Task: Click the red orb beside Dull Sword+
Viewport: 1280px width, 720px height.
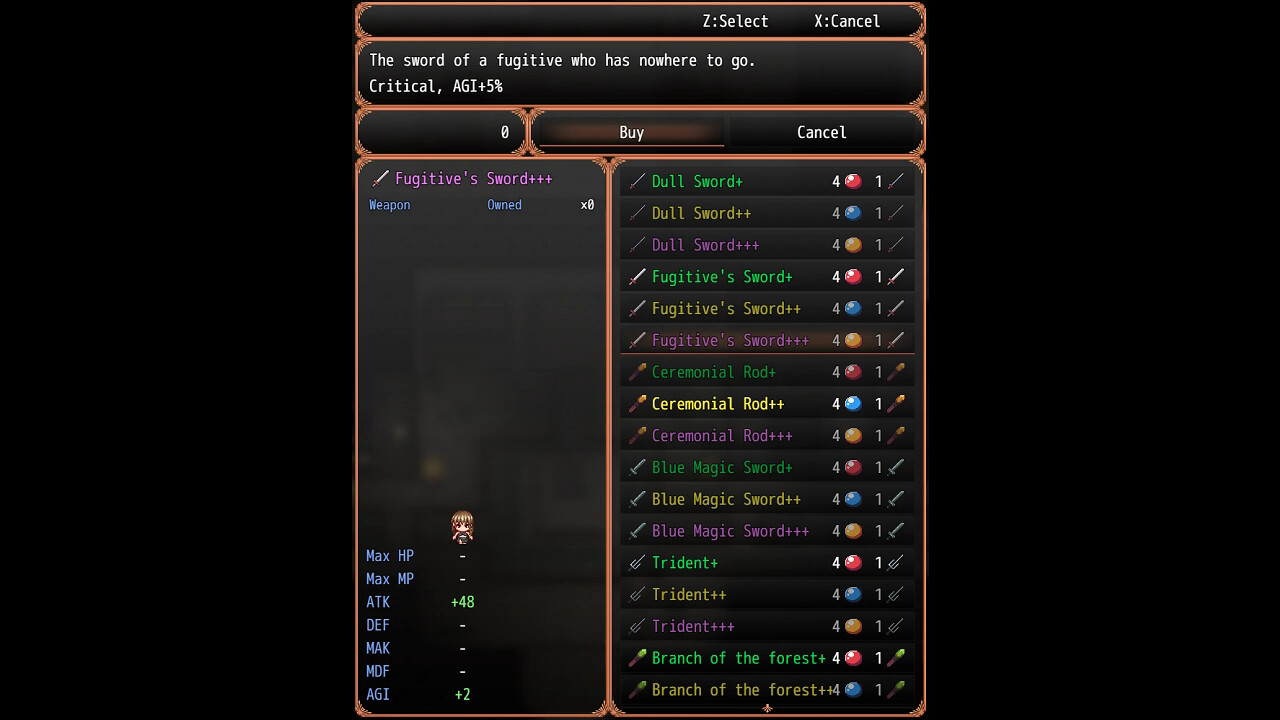Action: [852, 181]
